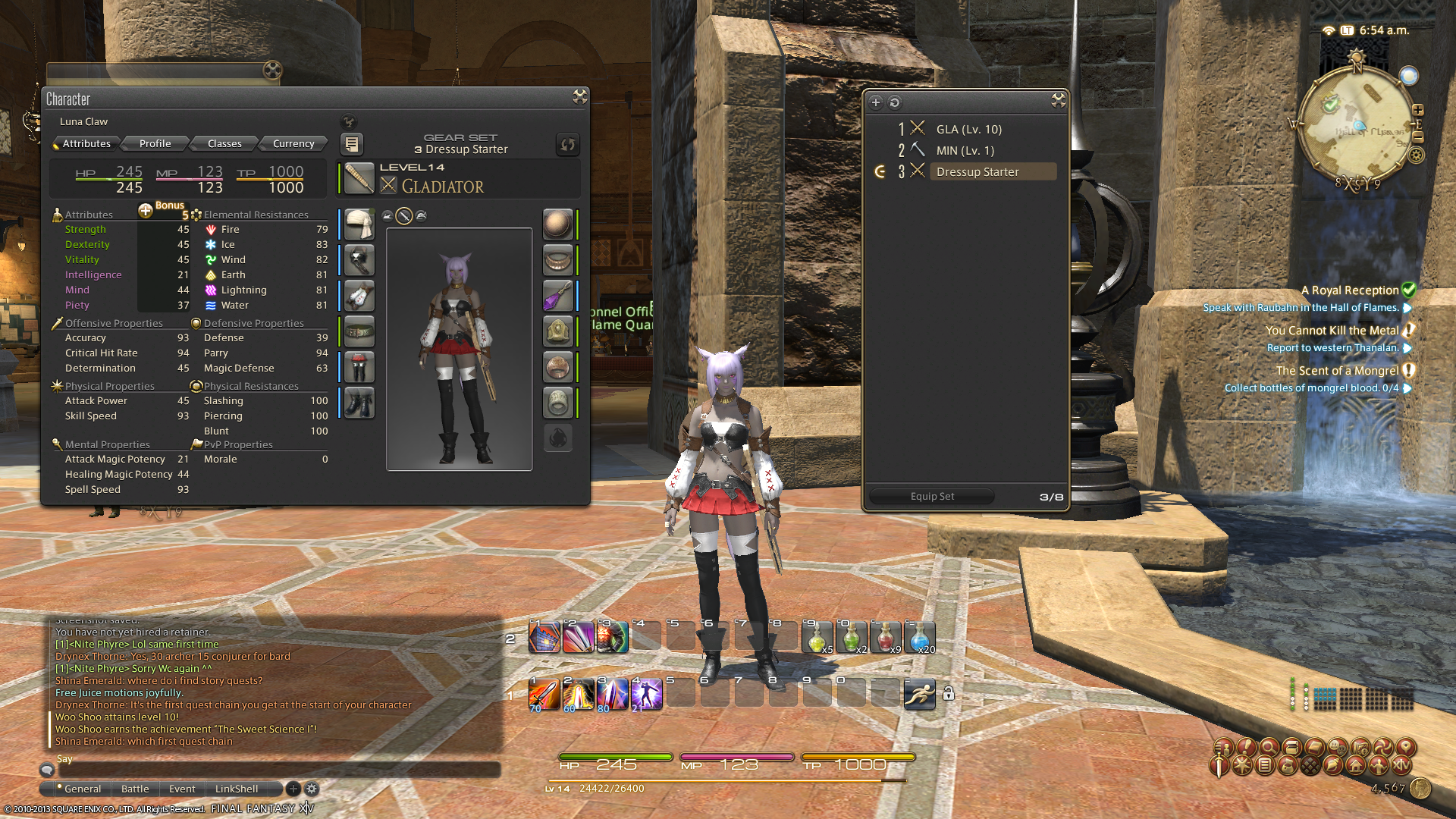Choose the MIN (Lv. 1) gear set
Screen dimensions: 1456x819
tap(965, 151)
